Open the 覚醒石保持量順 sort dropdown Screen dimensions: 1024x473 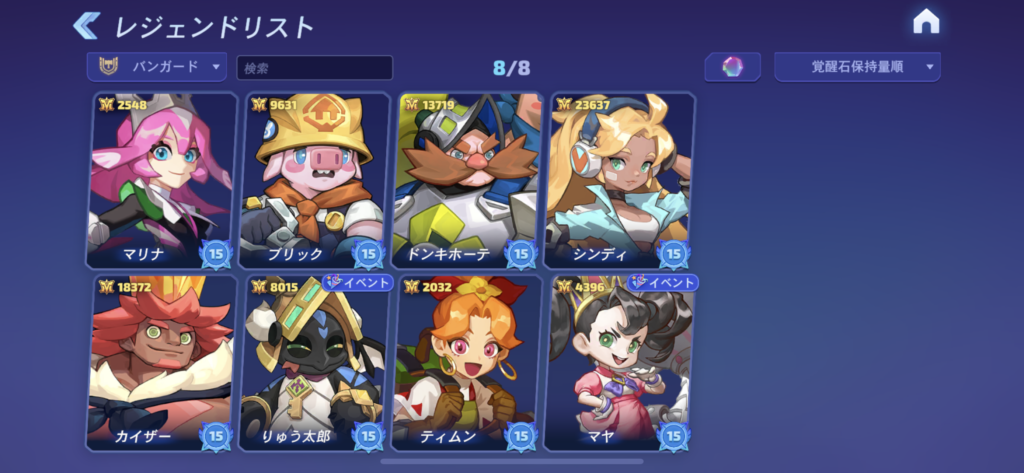[857, 67]
